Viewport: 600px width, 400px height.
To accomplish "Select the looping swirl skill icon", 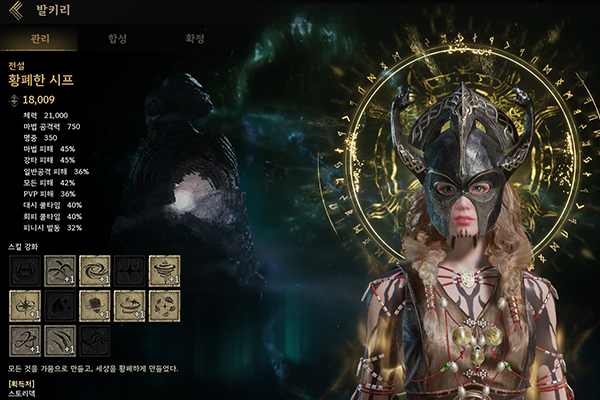I will coord(25,341).
